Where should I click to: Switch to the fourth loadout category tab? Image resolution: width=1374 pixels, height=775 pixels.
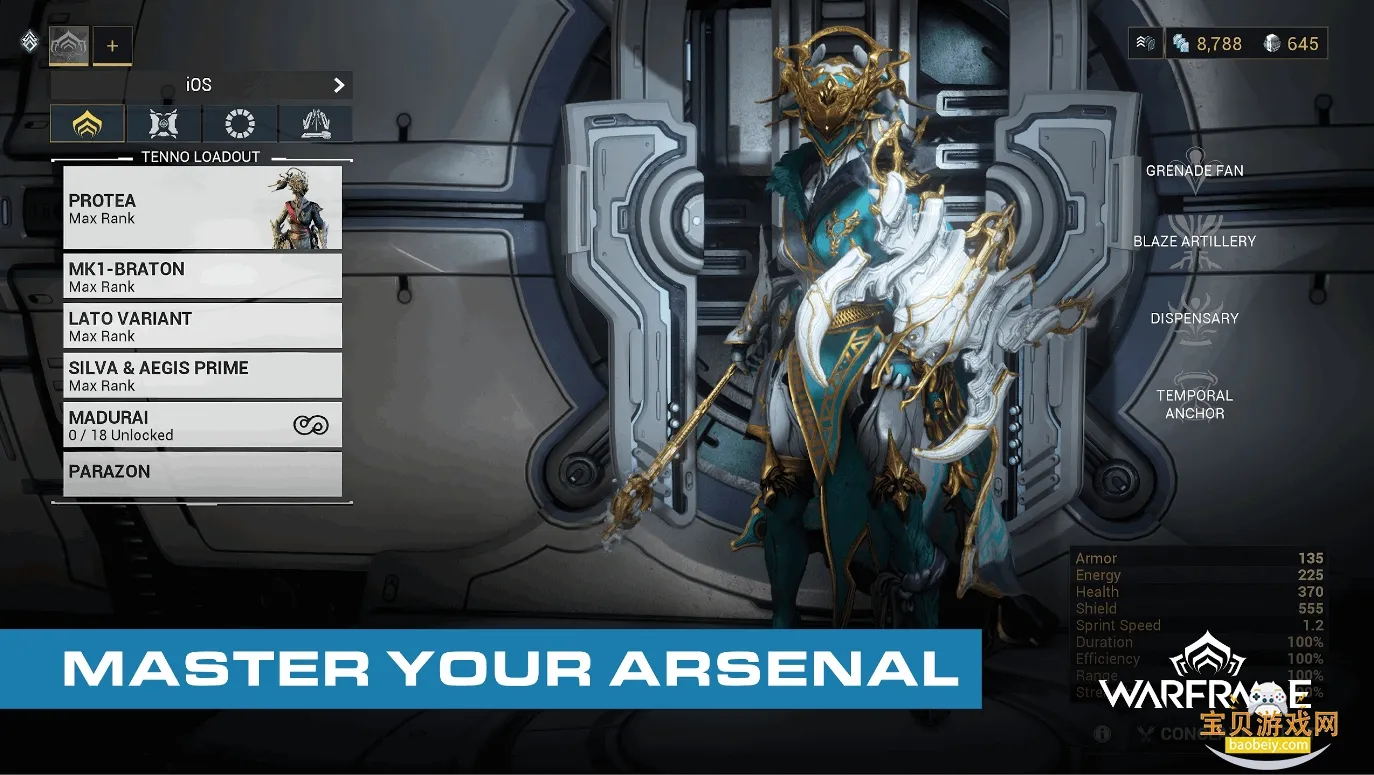pos(315,124)
